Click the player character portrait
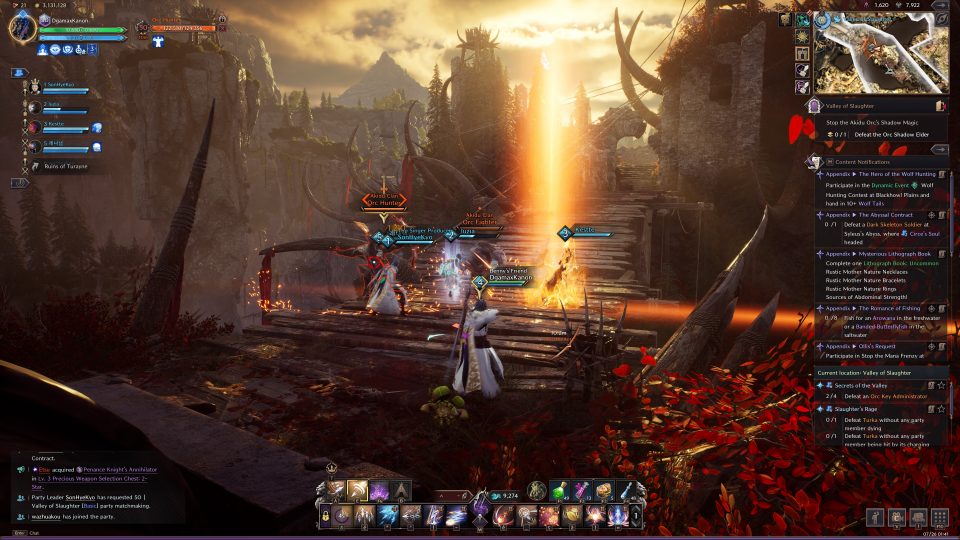Screen dimensions: 960x540 tap(22, 27)
